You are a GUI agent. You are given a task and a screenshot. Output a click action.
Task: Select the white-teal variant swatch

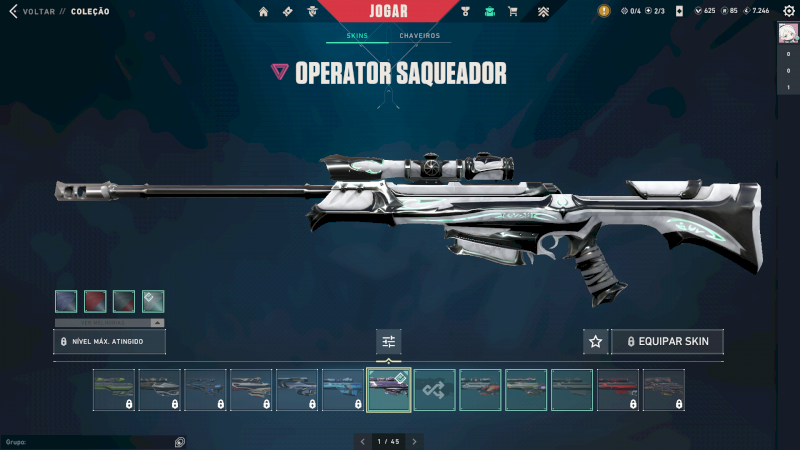pyautogui.click(x=153, y=301)
